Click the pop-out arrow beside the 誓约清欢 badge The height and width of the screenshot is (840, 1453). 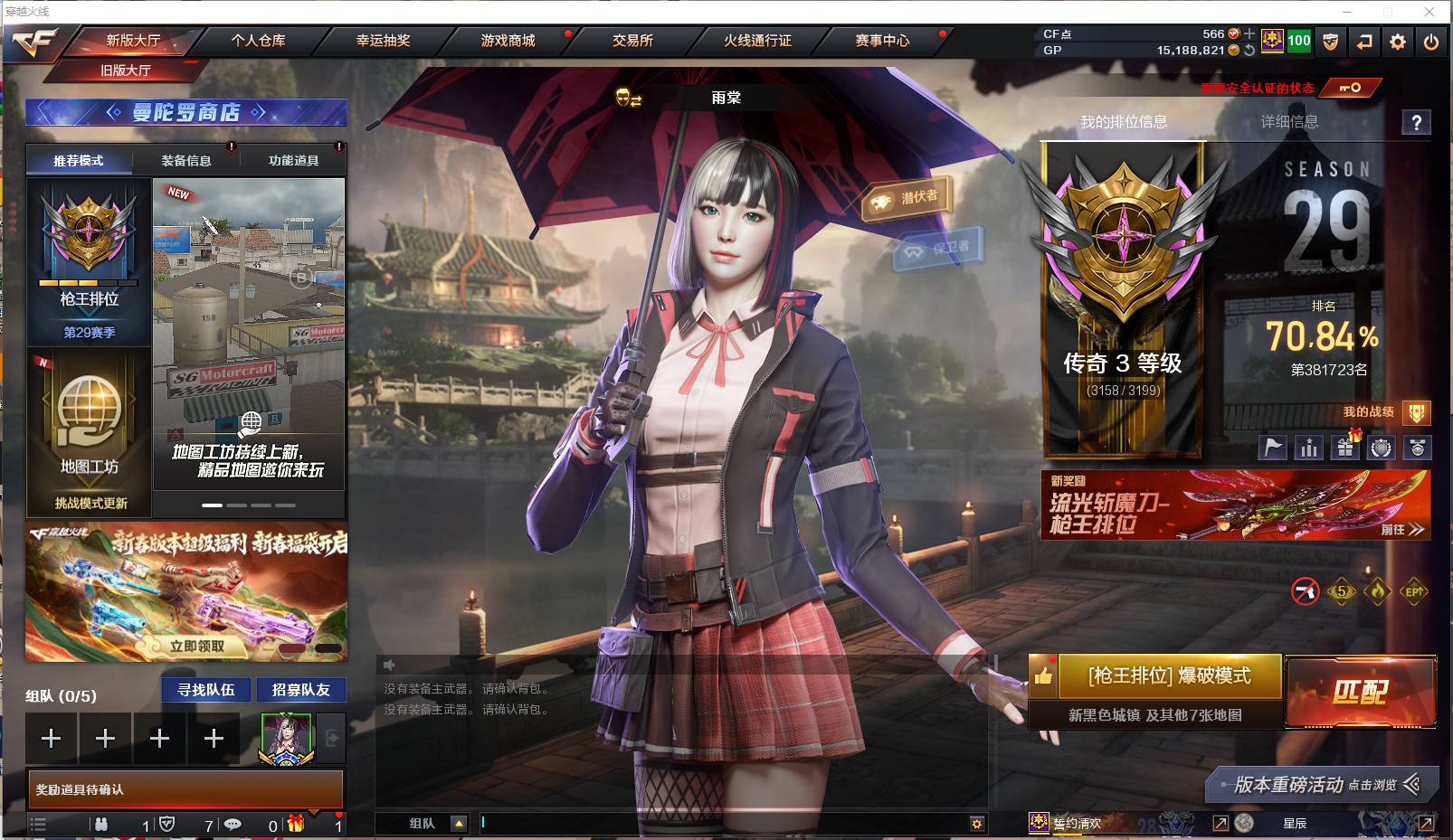pyautogui.click(x=1222, y=824)
